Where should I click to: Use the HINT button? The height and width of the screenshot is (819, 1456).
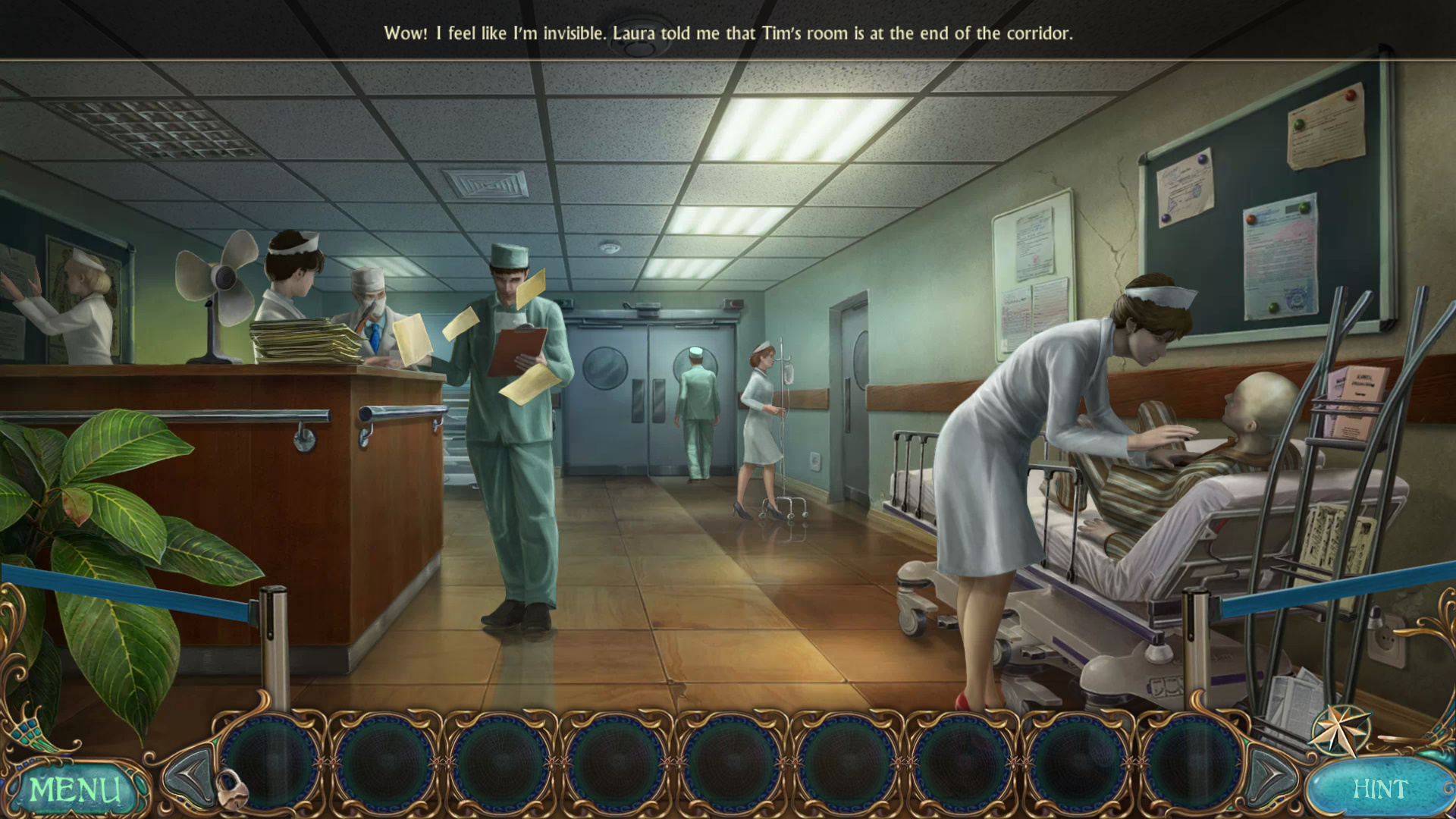[x=1379, y=789]
